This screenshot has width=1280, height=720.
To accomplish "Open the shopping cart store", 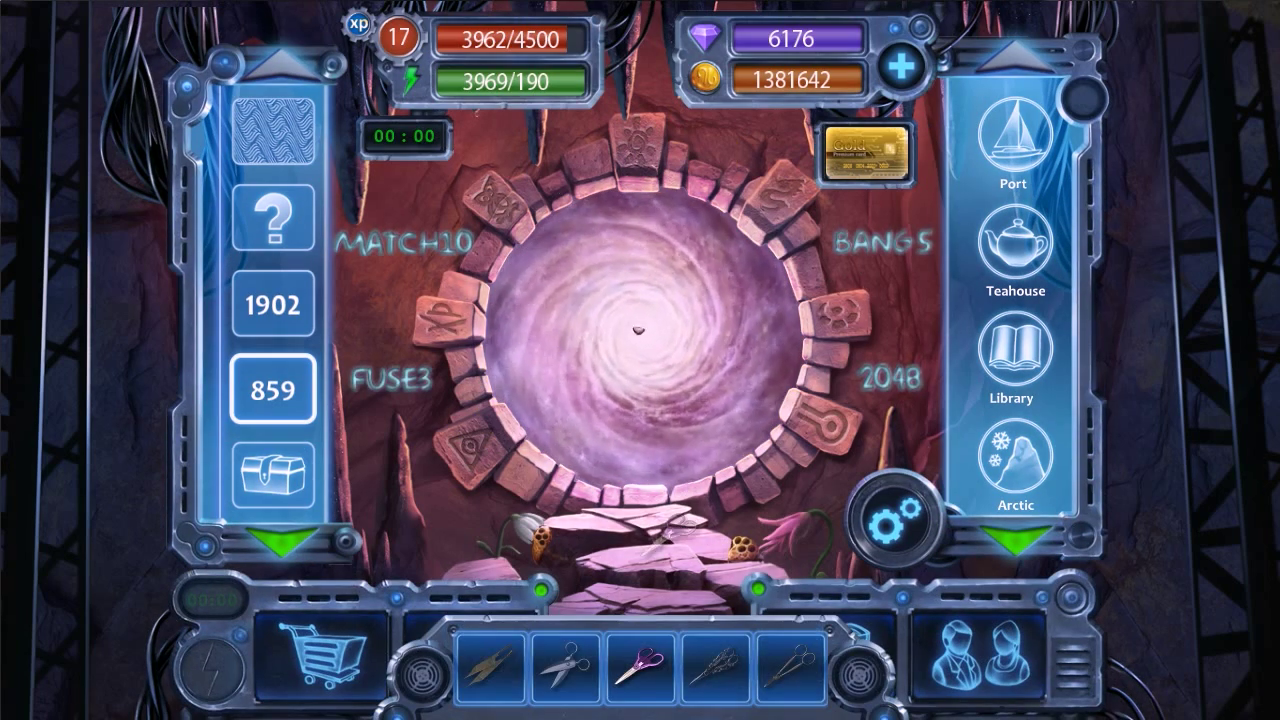I will click(x=323, y=653).
